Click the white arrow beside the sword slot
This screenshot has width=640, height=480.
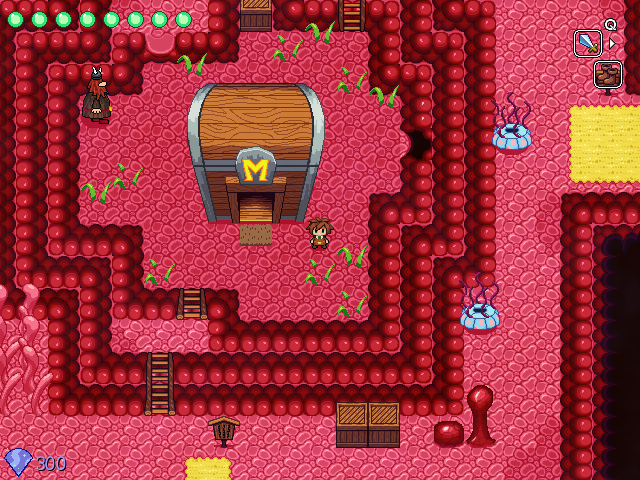click(x=612, y=43)
